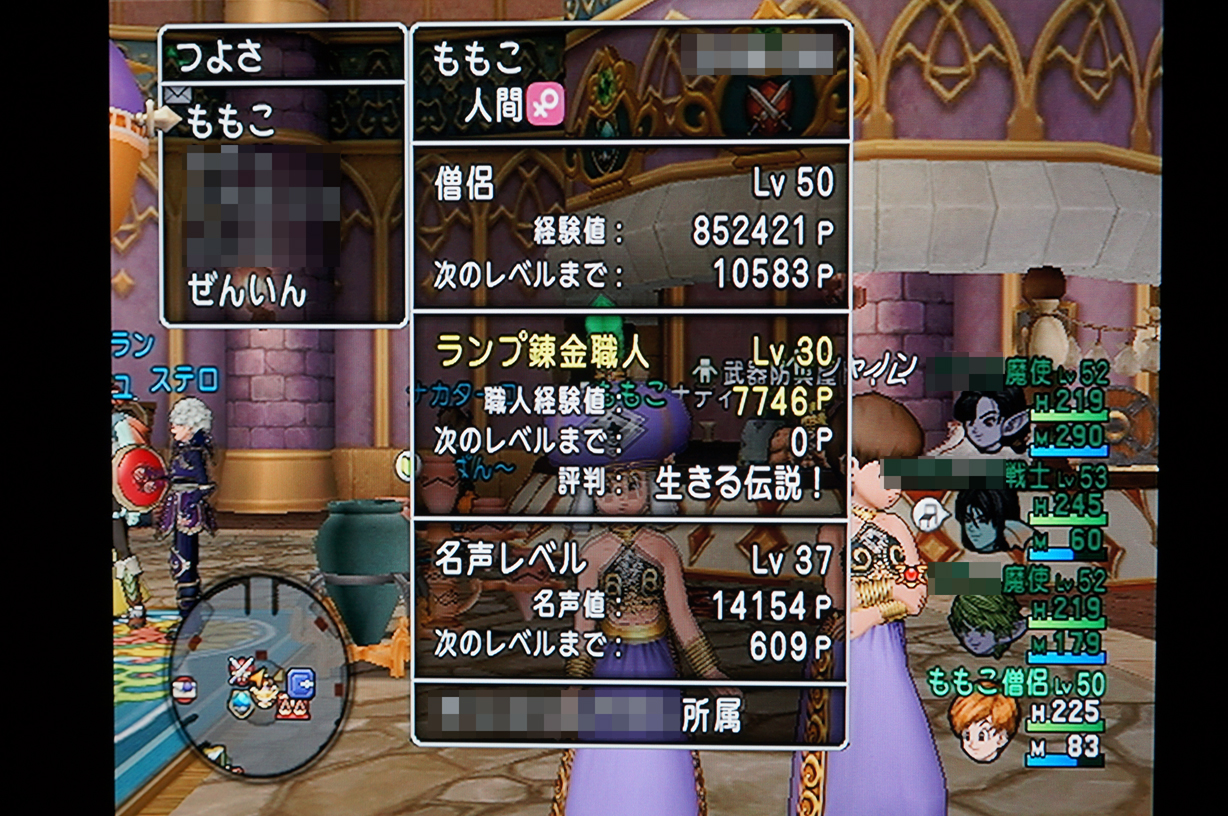Click the circular minimap
Screen dimensions: 1228x816
[258, 675]
